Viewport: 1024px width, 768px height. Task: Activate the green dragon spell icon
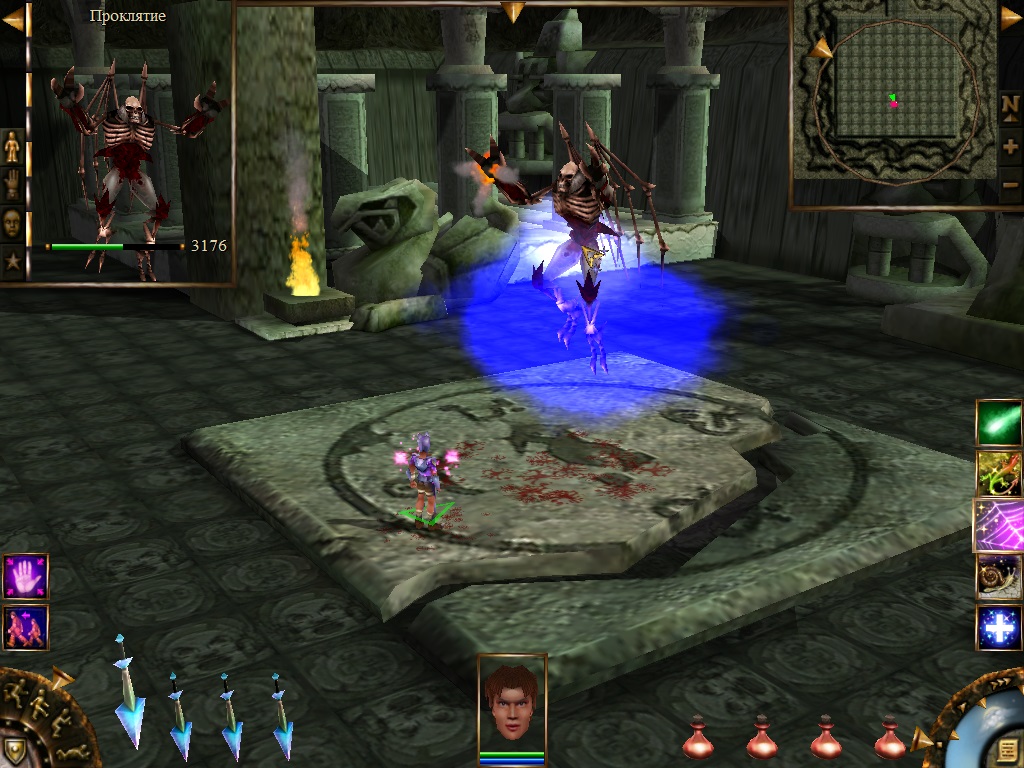click(x=999, y=474)
